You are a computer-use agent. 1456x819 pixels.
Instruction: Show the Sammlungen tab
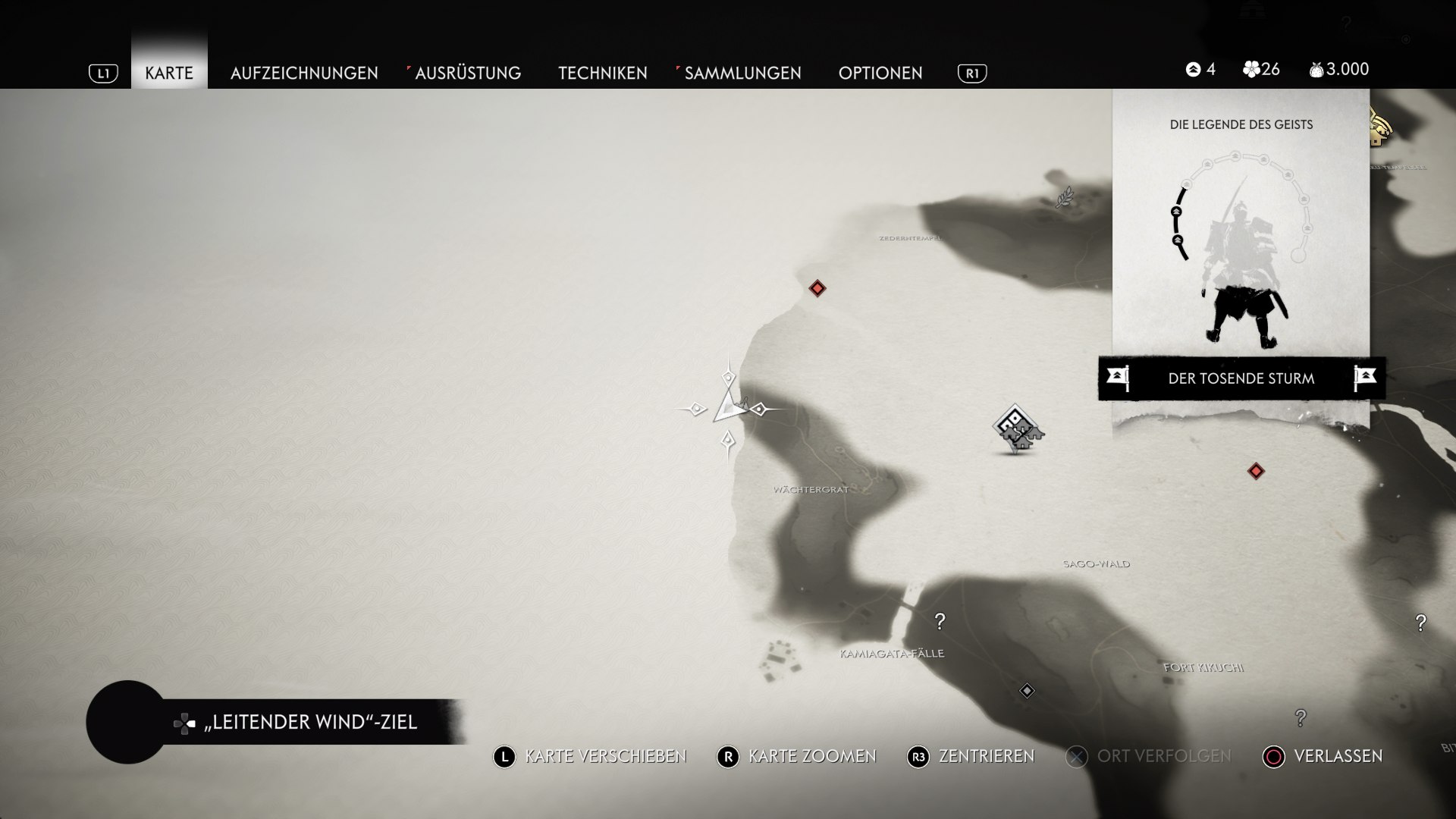(742, 73)
